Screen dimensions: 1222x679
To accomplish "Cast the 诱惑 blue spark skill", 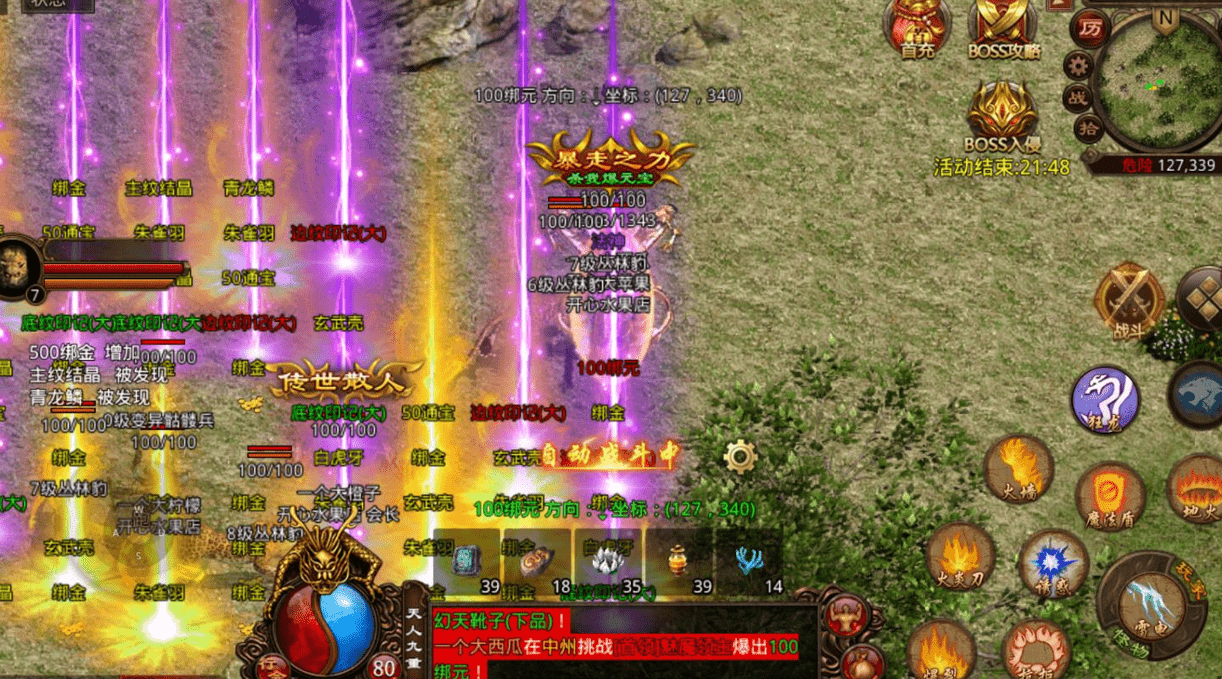I will point(1052,563).
